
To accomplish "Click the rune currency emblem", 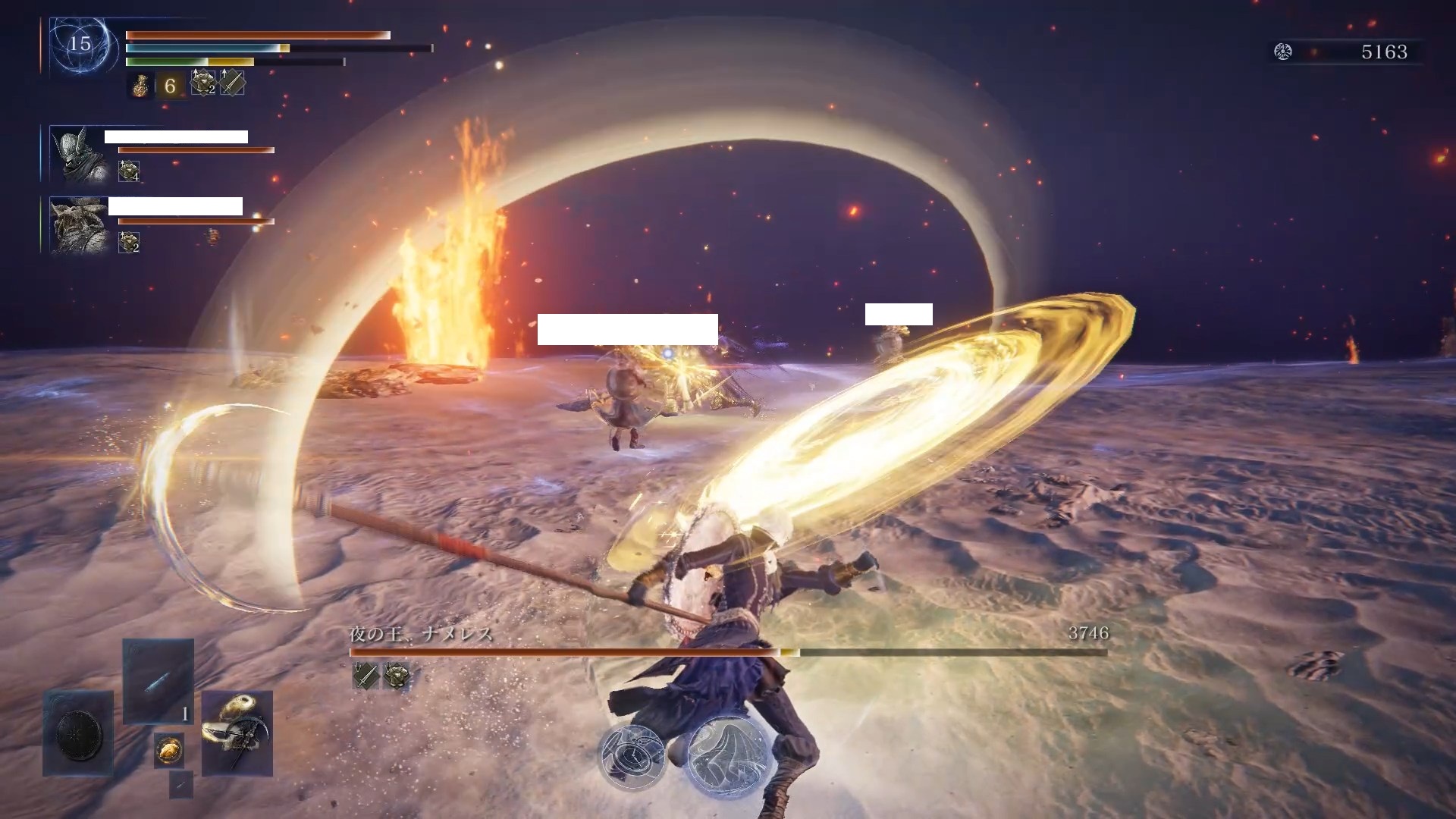I will (1283, 52).
